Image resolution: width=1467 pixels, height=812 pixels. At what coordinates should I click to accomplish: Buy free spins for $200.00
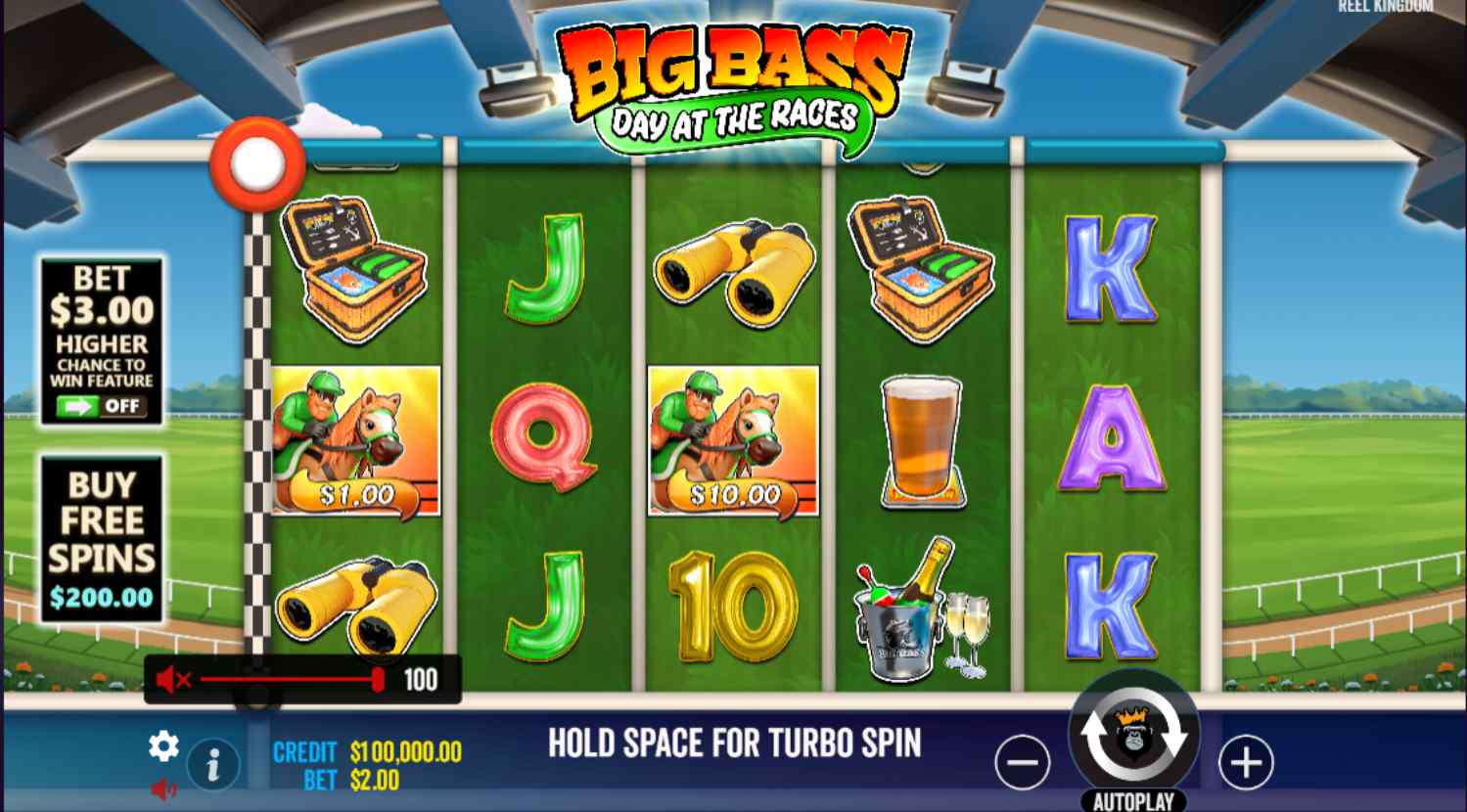[x=102, y=538]
